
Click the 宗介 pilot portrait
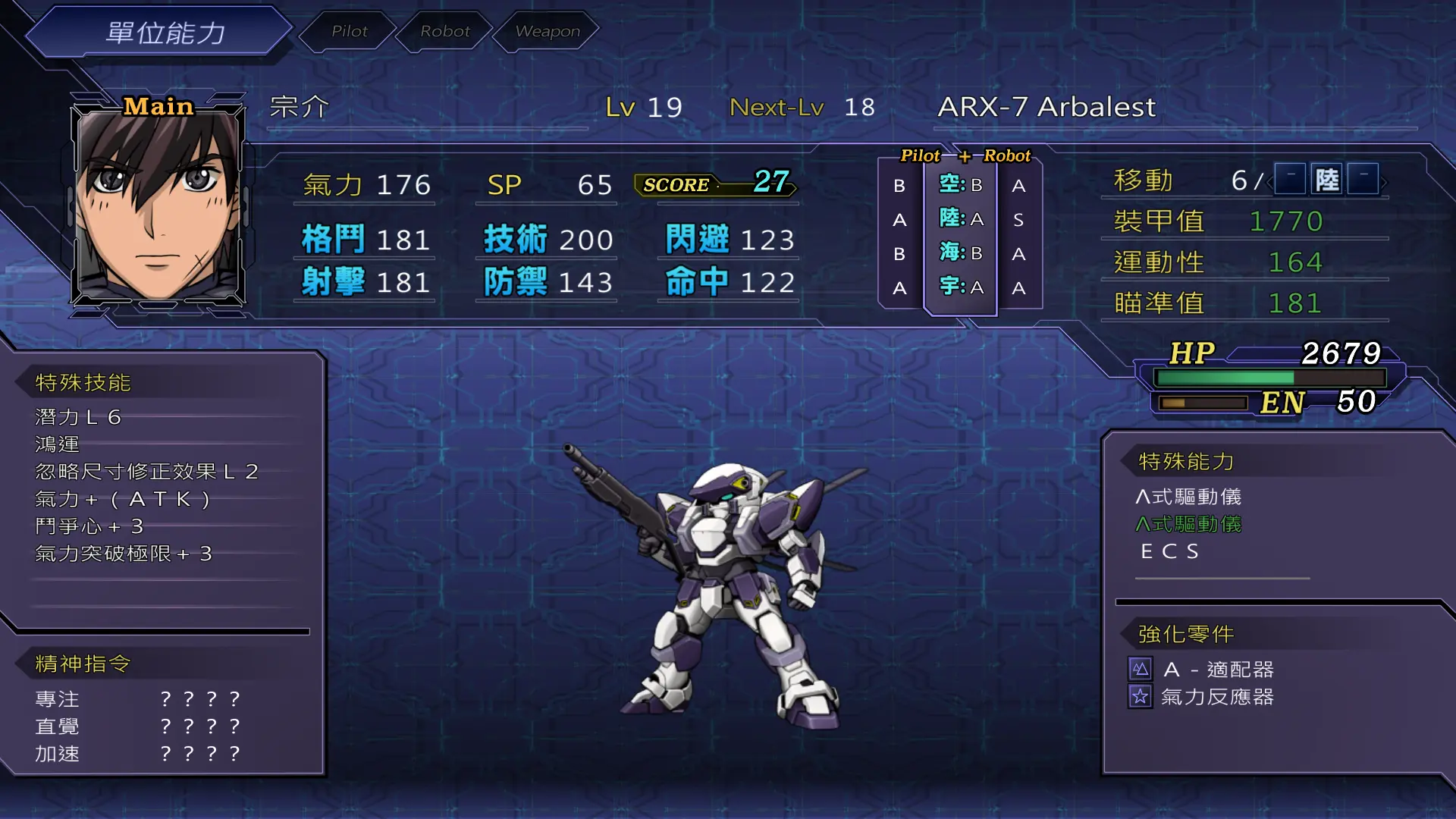tap(158, 203)
